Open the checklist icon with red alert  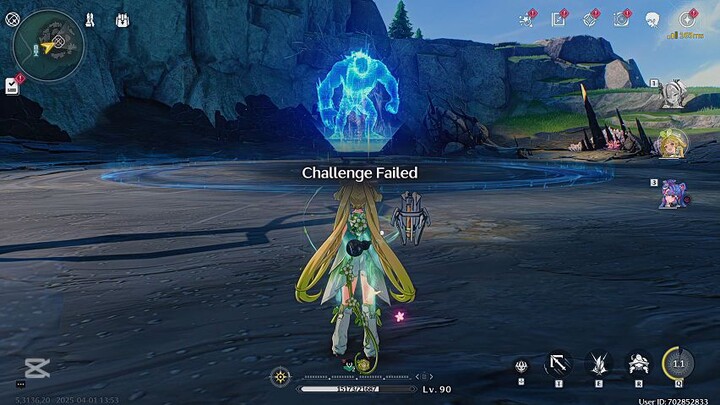(13, 86)
